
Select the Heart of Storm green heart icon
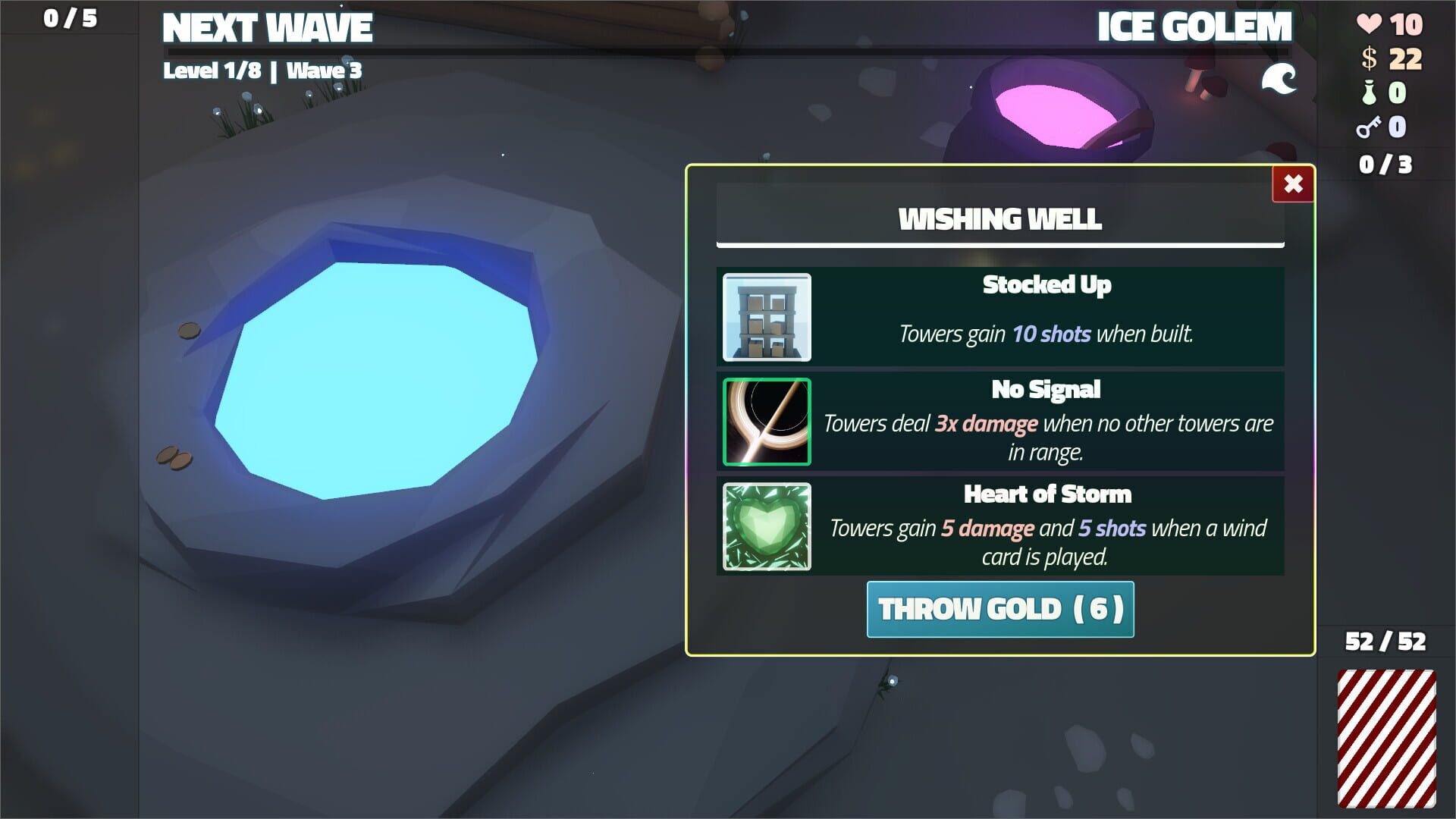pos(767,526)
